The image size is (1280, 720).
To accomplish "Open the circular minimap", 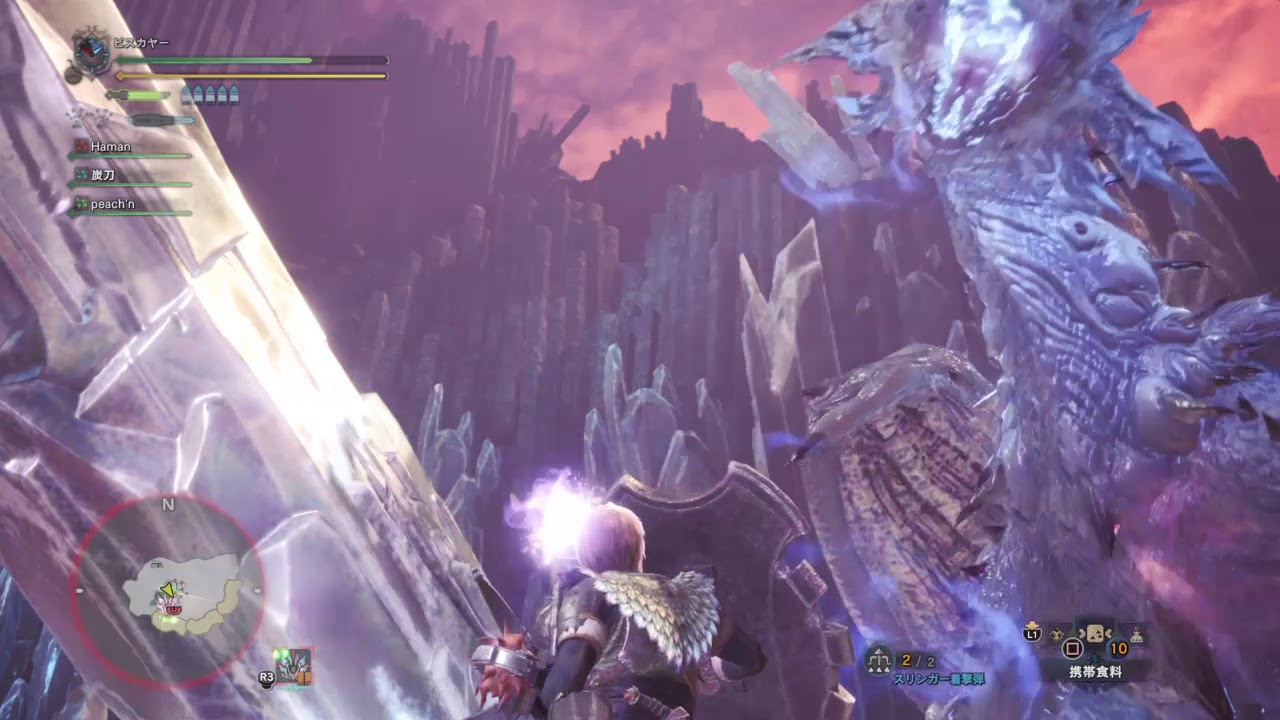I will tap(168, 592).
